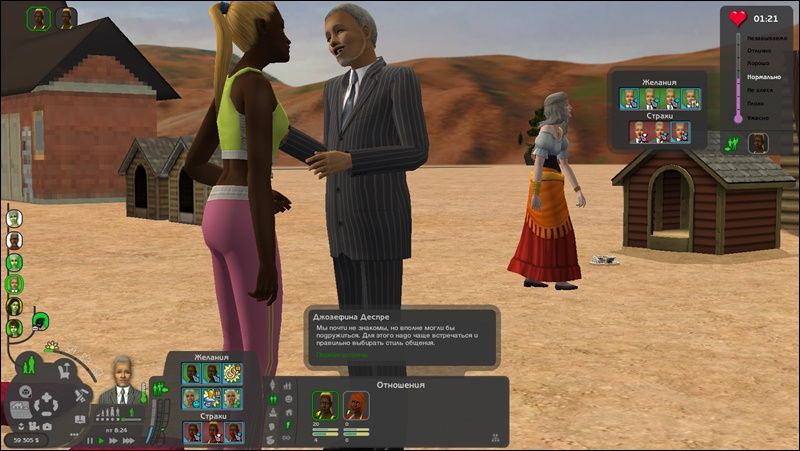Select the red-haired Sim's relationship portrait
This screenshot has height=451, width=800.
355,405
